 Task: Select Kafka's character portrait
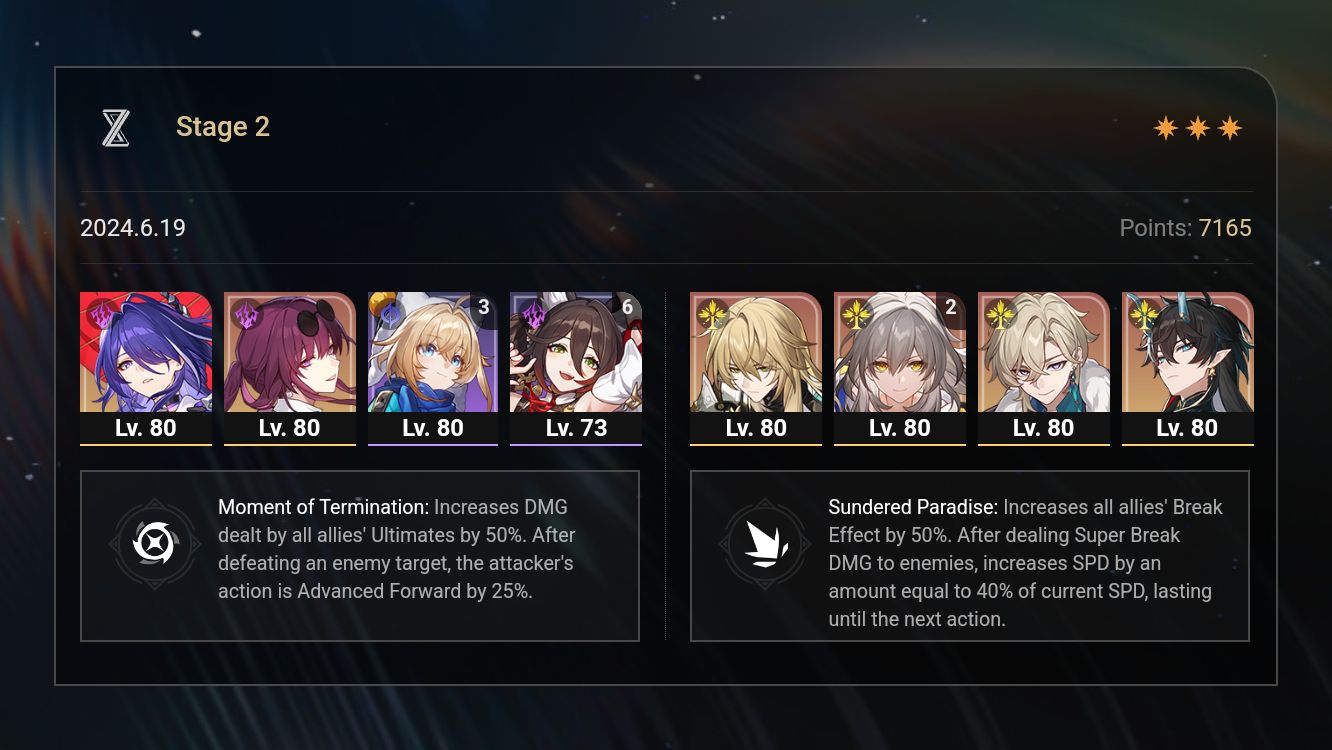coord(290,352)
